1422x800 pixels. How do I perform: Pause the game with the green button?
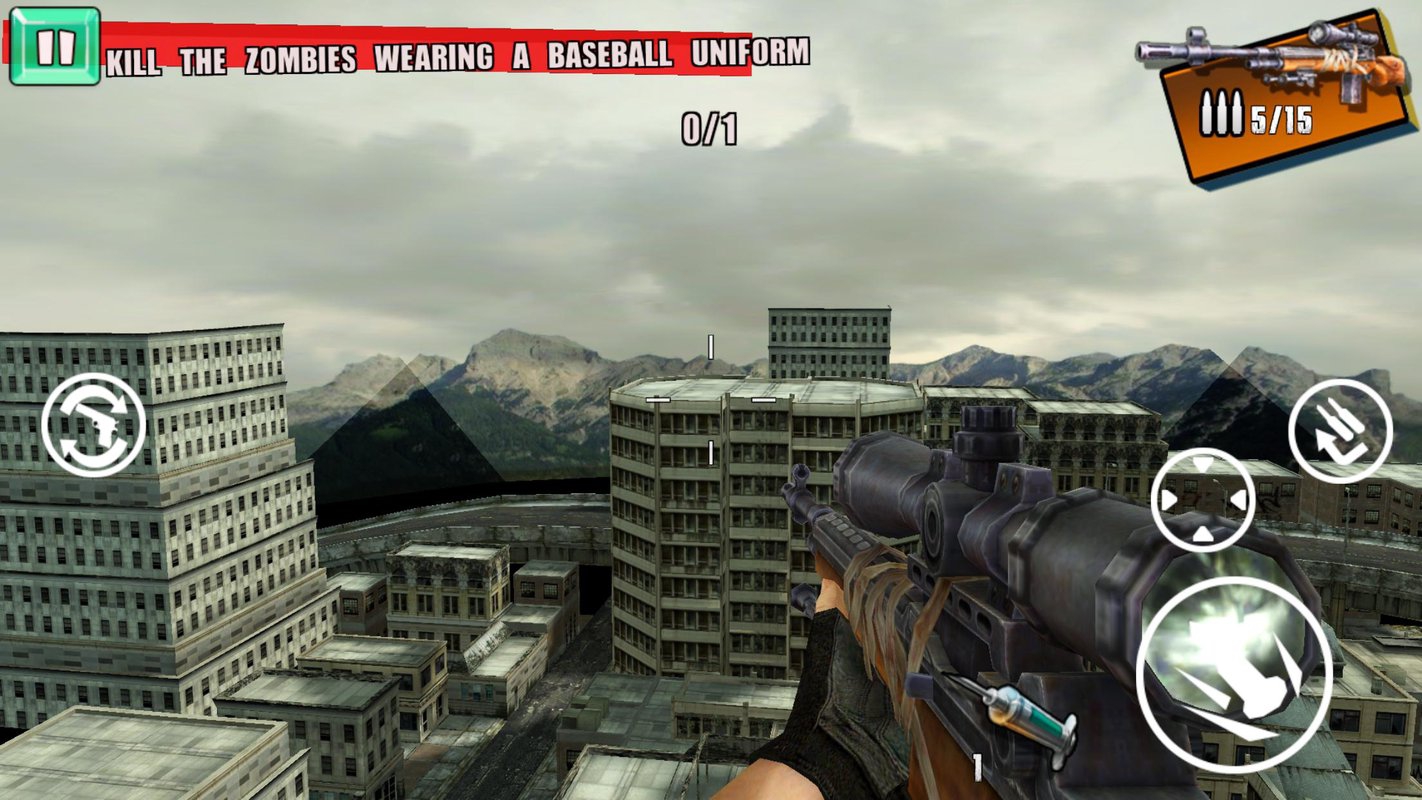coord(54,46)
